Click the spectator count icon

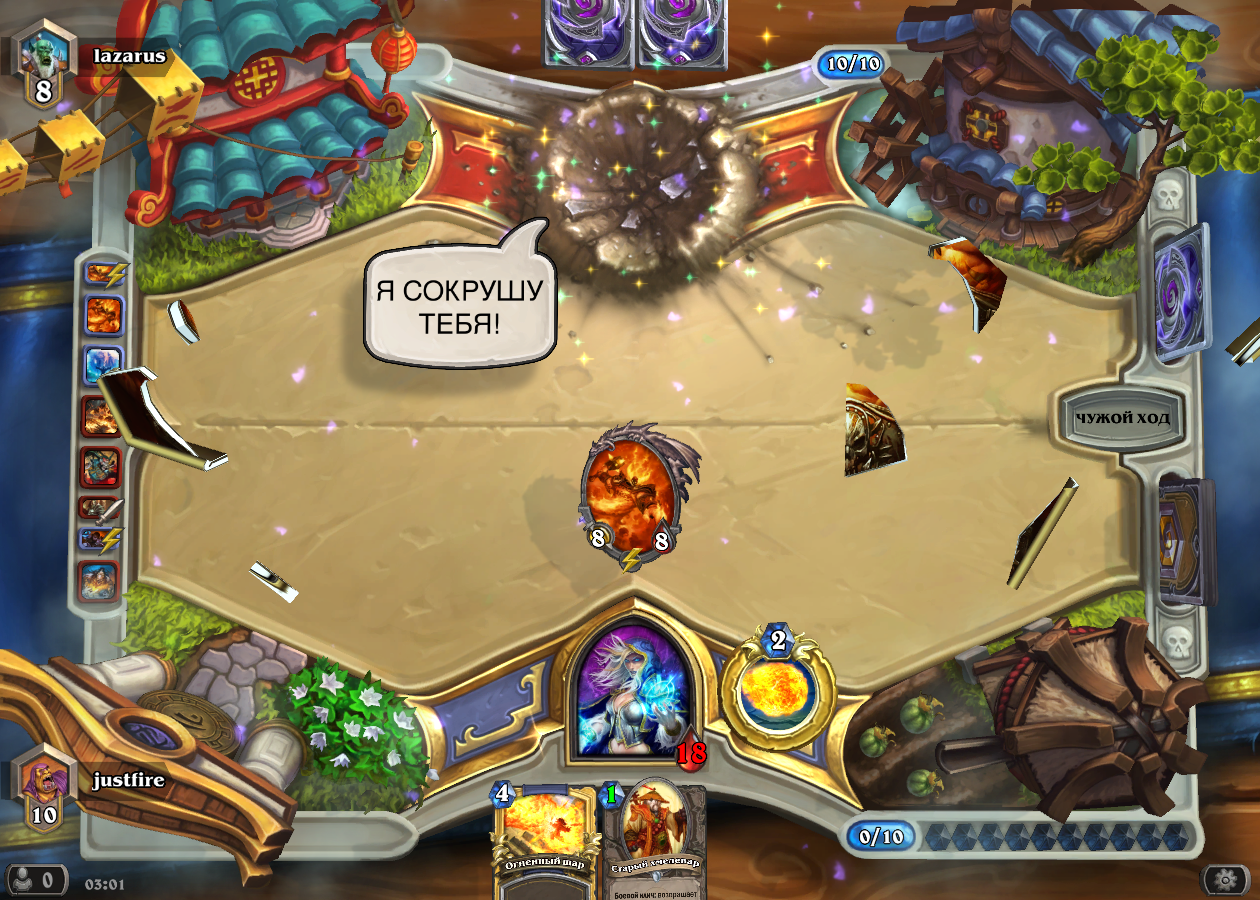(35, 880)
